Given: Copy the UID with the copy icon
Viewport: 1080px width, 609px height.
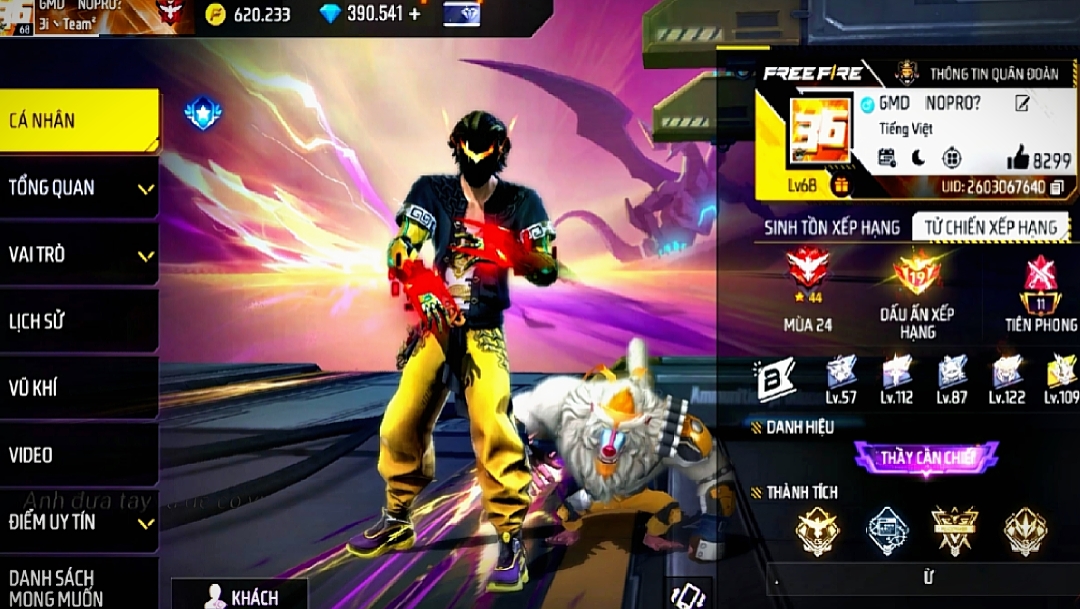Looking at the screenshot, I should click(x=1058, y=187).
